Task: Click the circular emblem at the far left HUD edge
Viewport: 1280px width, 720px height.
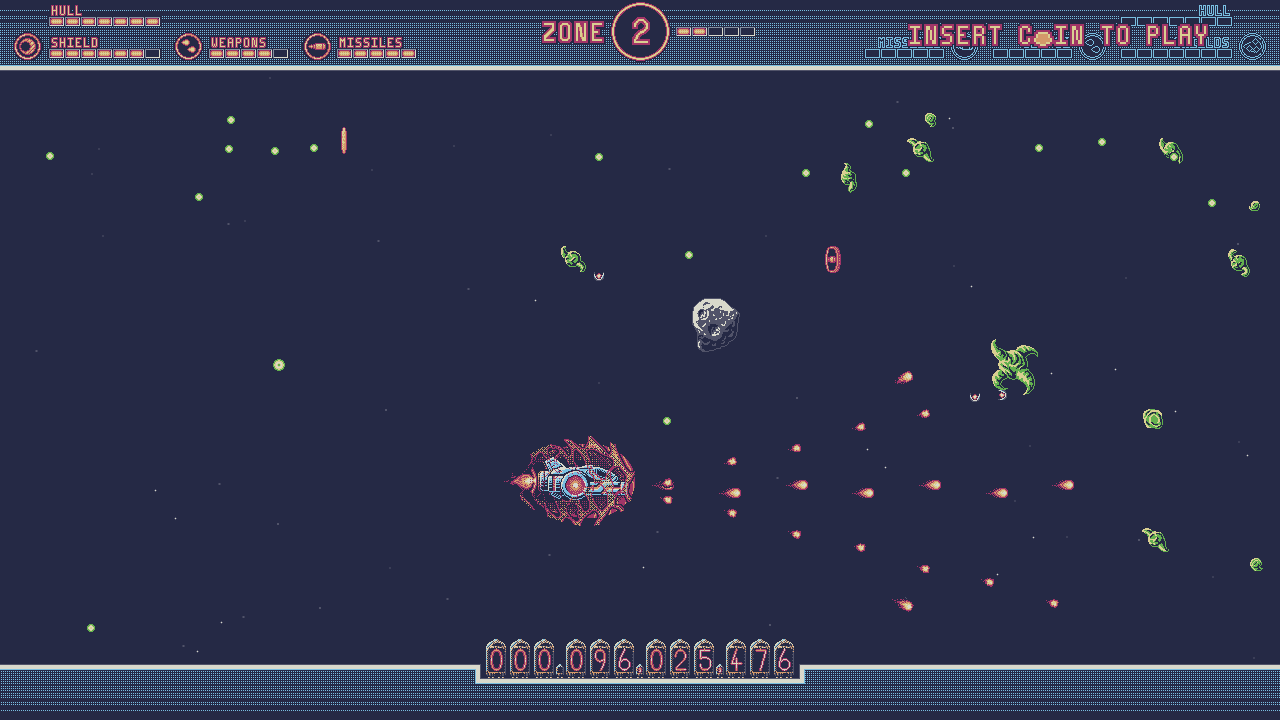Action: pos(26,45)
